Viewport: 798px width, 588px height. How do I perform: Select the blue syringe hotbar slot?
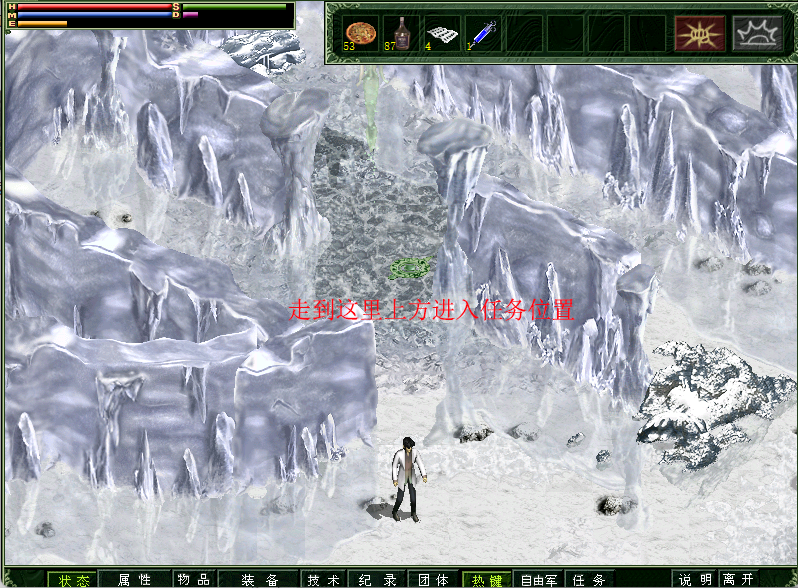click(482, 32)
